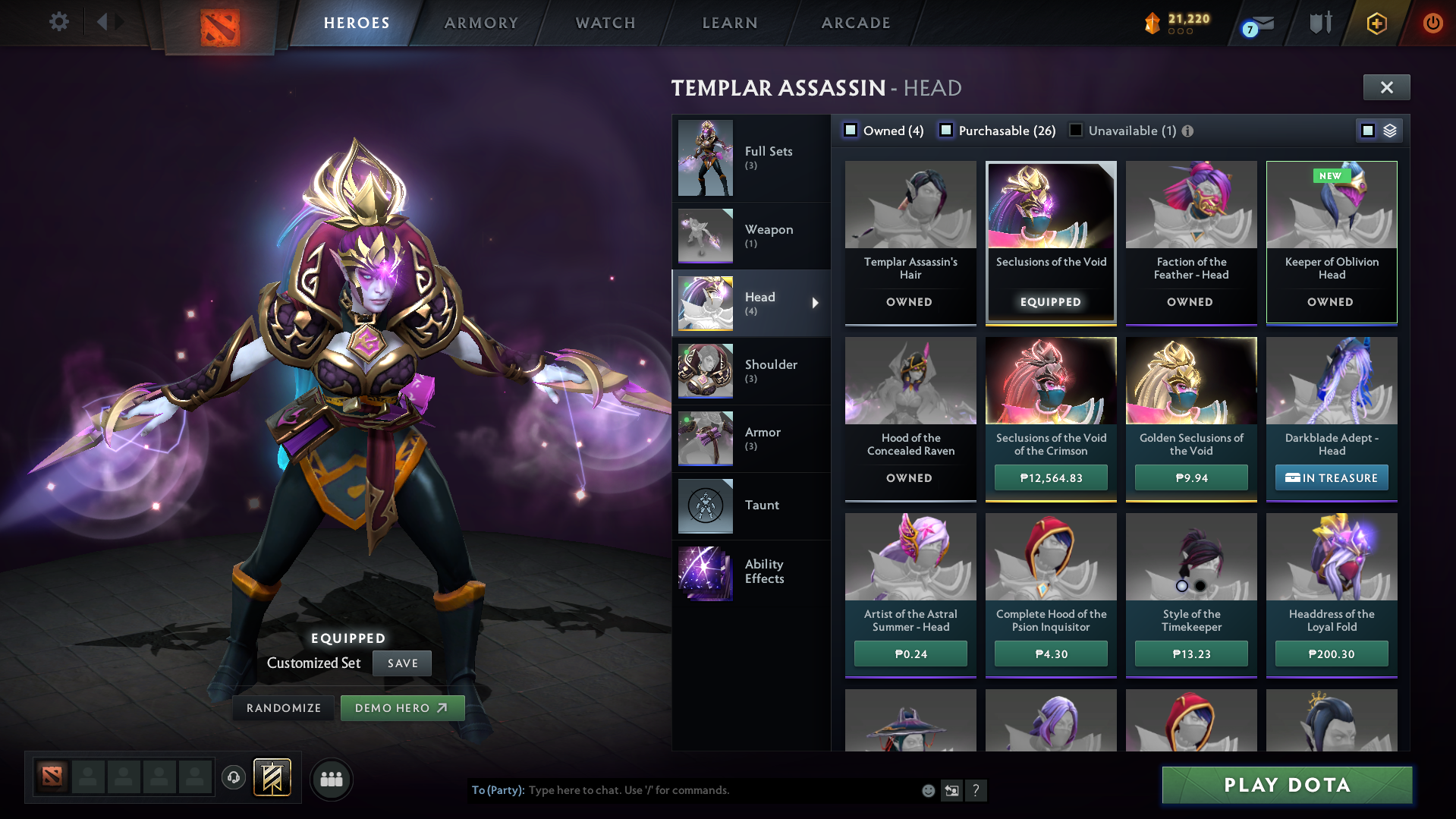This screenshot has width=1456, height=819.
Task: Click the previous hero navigation arrow
Action: (x=102, y=21)
